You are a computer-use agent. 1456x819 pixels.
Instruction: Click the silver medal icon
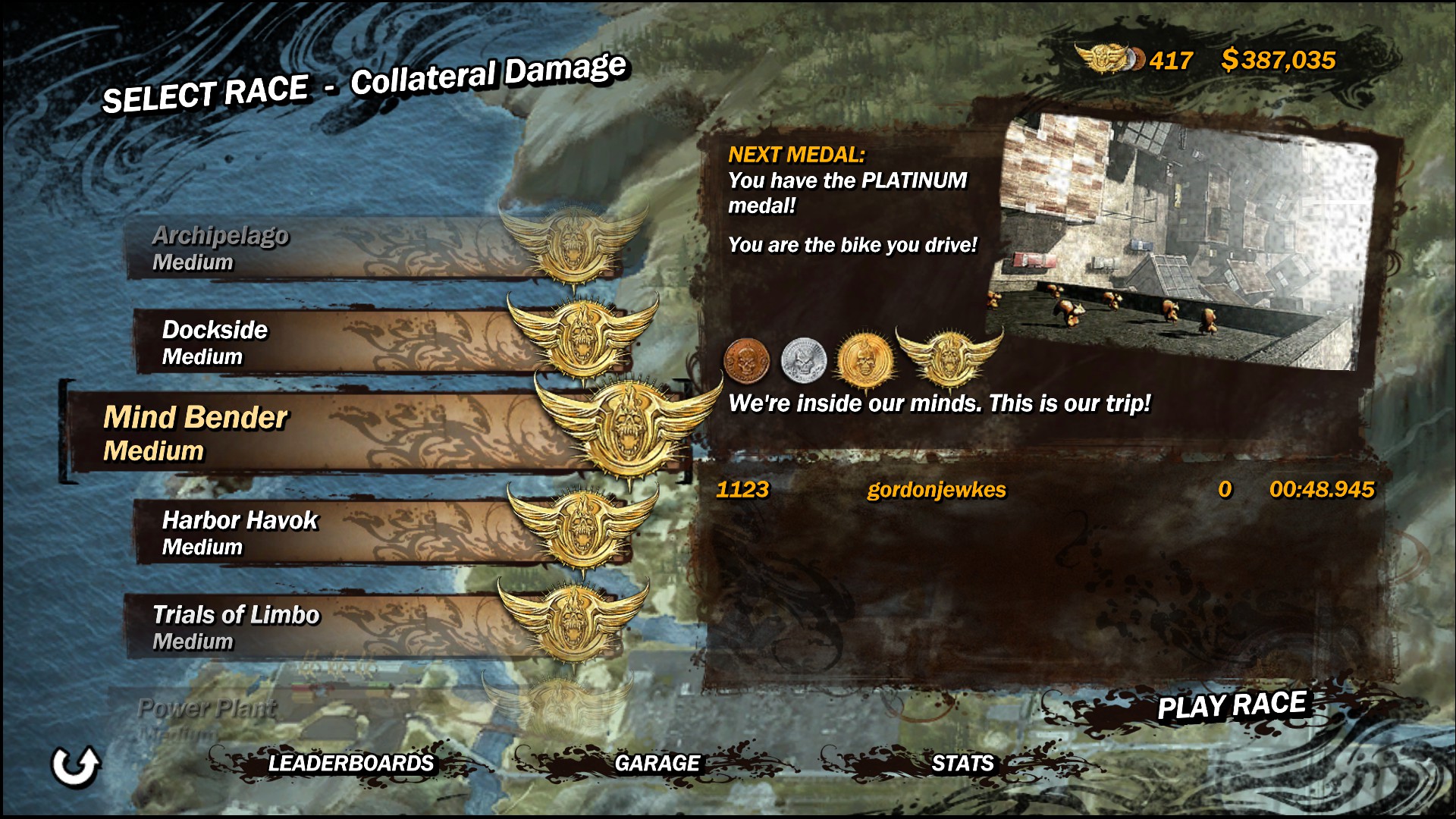[803, 359]
